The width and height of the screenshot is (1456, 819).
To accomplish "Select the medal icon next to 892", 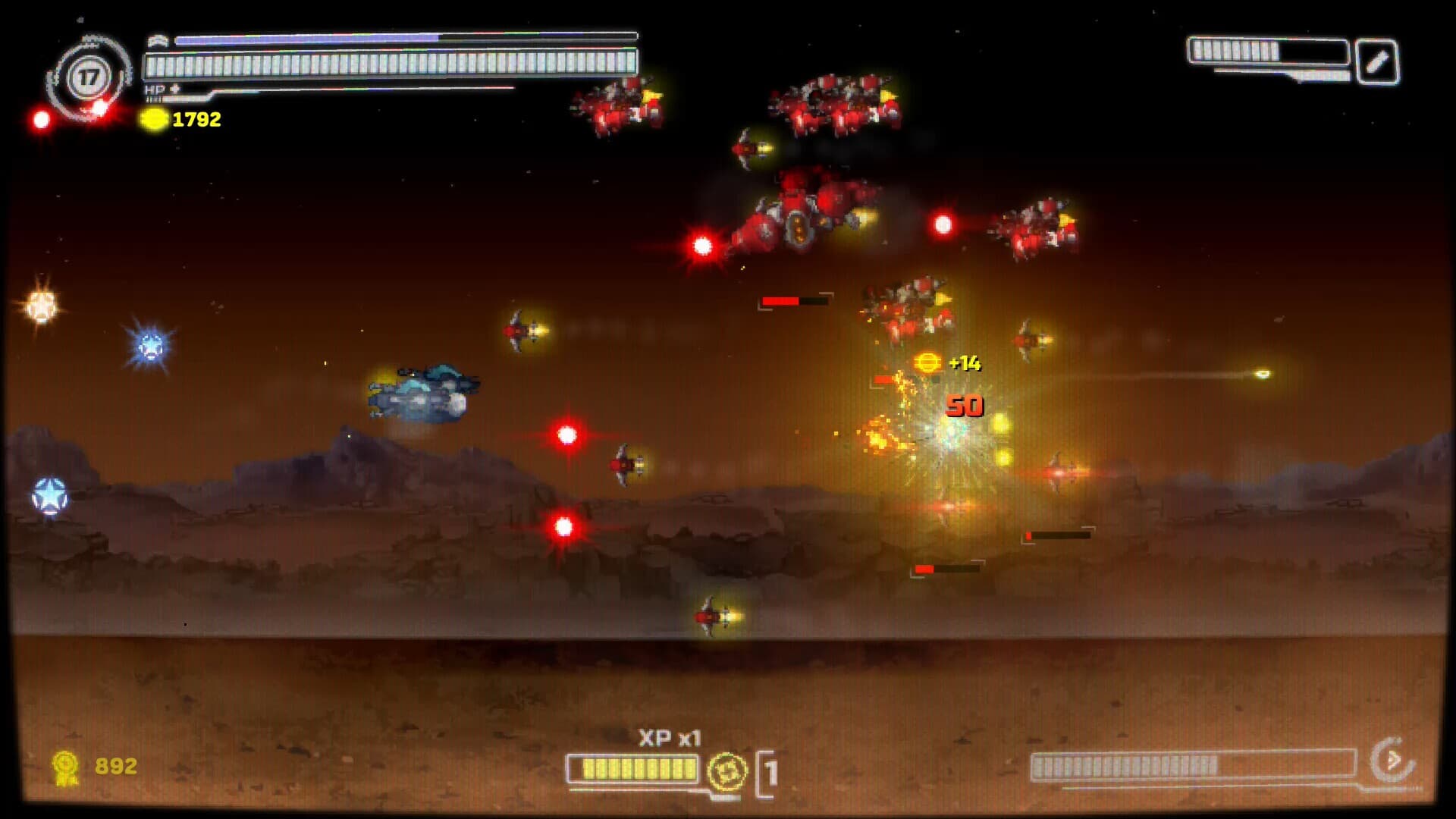I will pyautogui.click(x=65, y=767).
